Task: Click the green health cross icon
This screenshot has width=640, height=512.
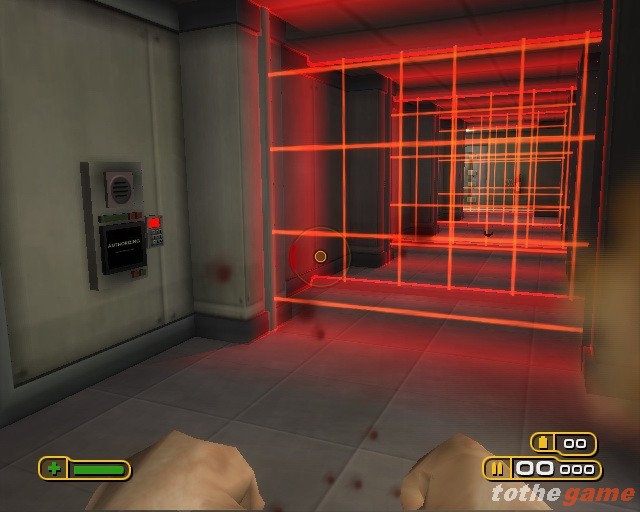Action: pyautogui.click(x=54, y=468)
